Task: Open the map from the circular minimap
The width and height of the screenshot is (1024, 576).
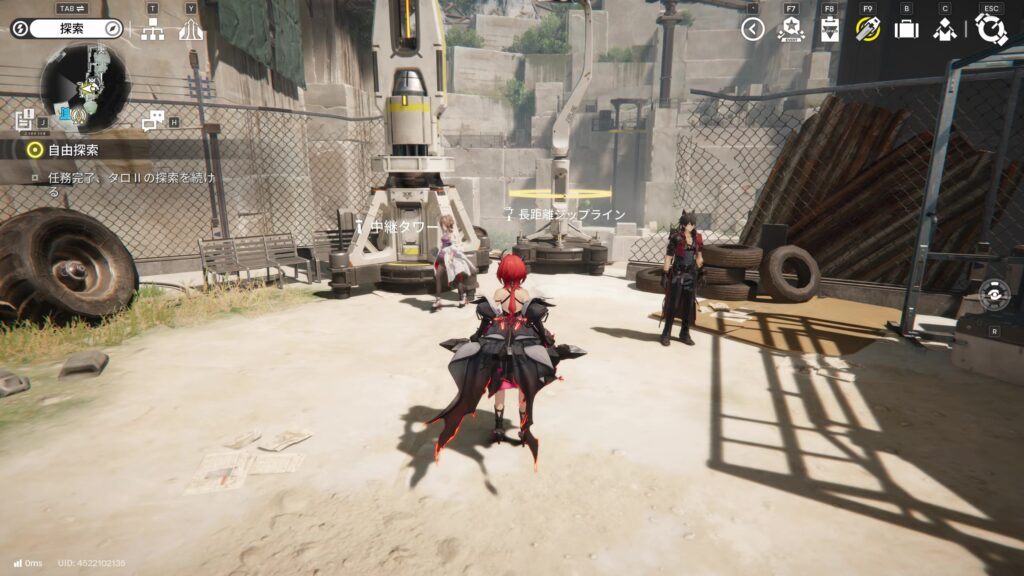Action: pos(85,88)
